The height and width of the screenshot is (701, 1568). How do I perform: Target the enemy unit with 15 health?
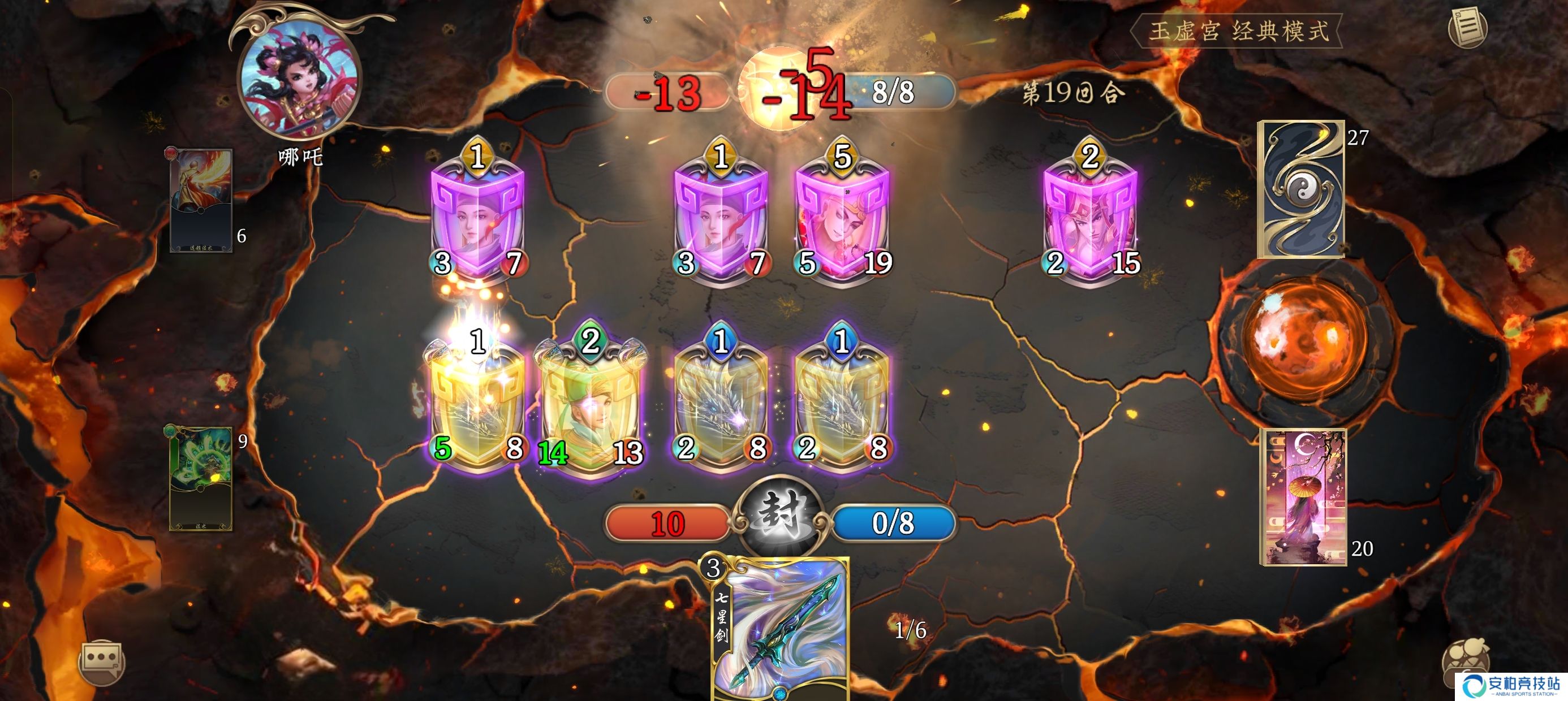click(x=1089, y=219)
